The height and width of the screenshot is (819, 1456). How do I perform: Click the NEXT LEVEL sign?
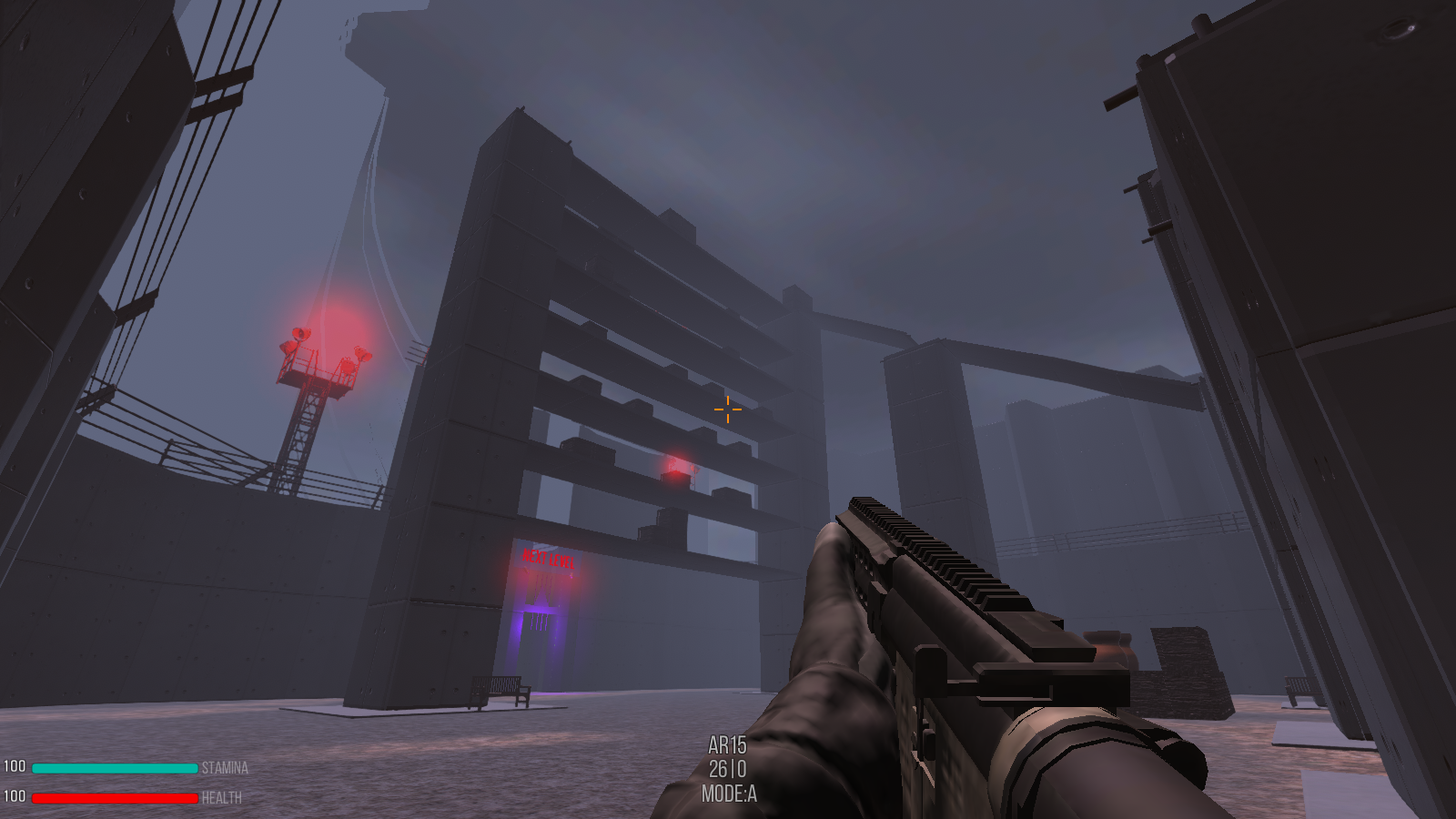[547, 556]
